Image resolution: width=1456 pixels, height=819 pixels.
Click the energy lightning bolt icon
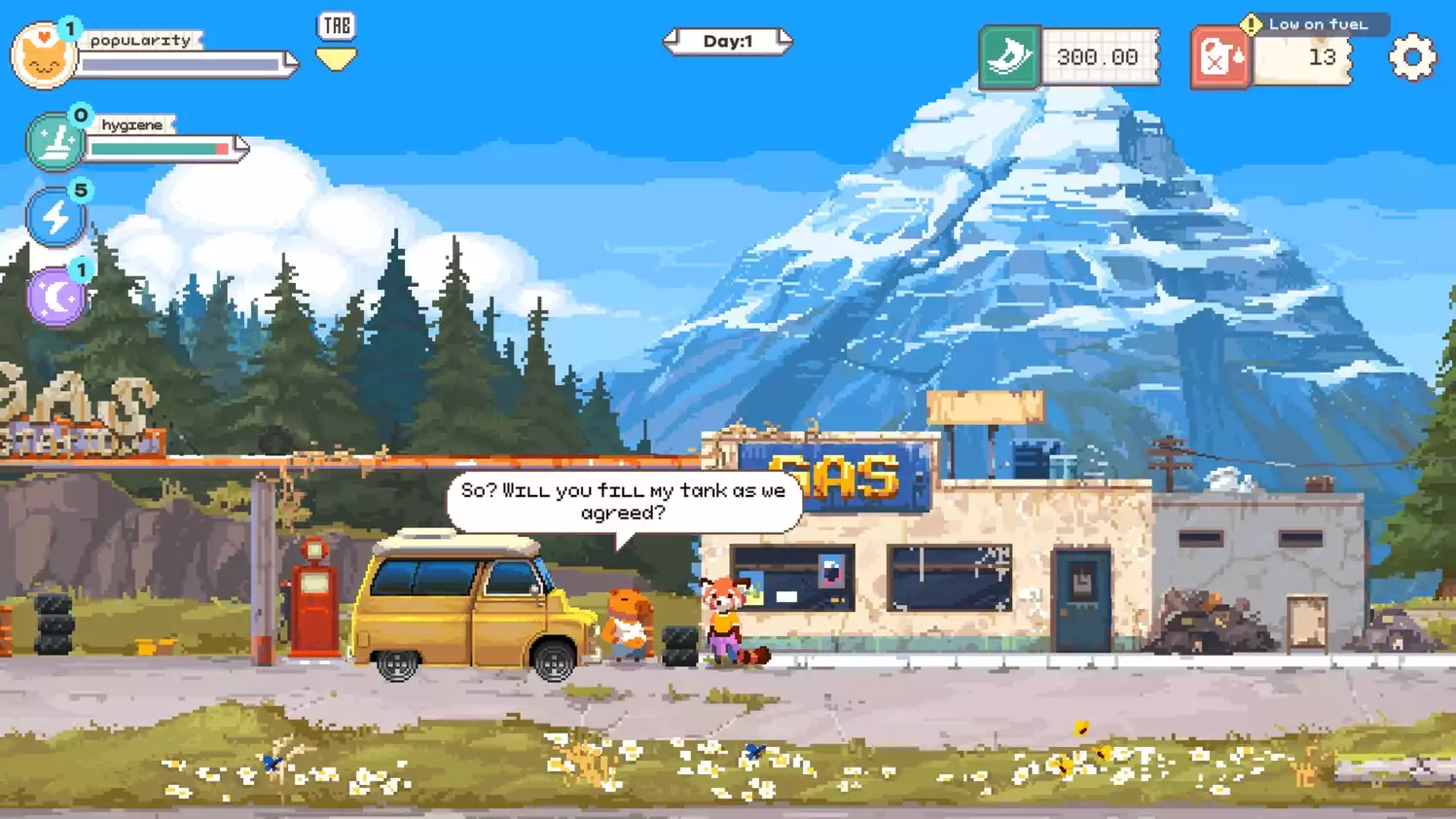pyautogui.click(x=56, y=216)
